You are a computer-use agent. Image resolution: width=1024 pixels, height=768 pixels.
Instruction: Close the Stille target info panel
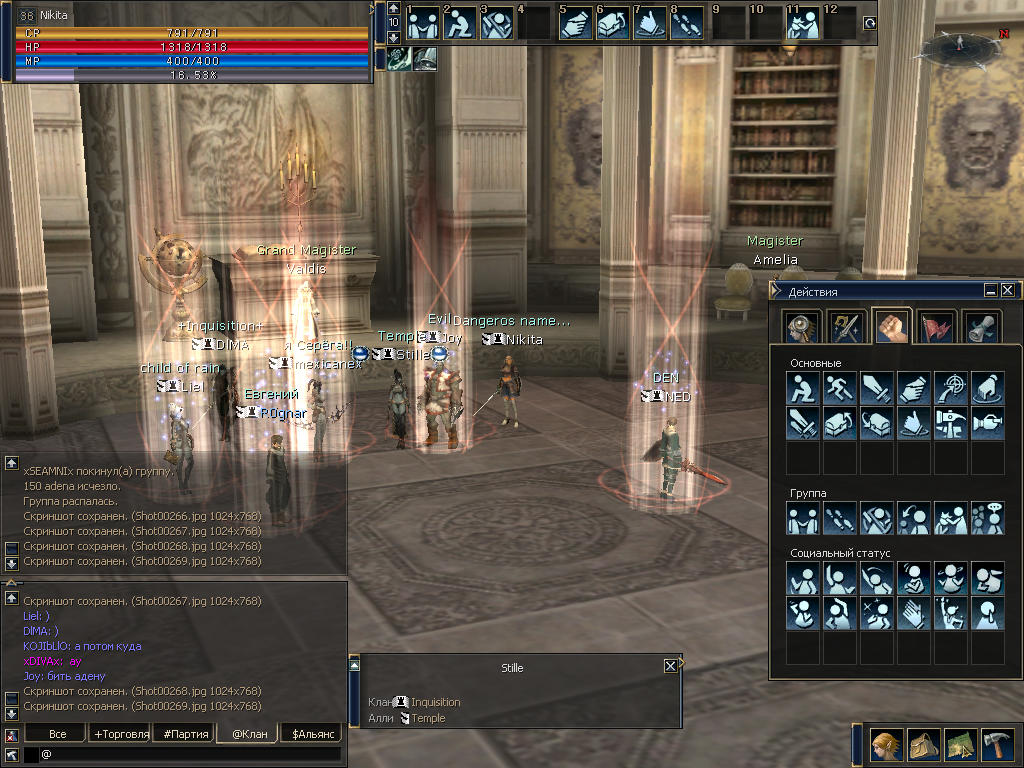point(670,665)
